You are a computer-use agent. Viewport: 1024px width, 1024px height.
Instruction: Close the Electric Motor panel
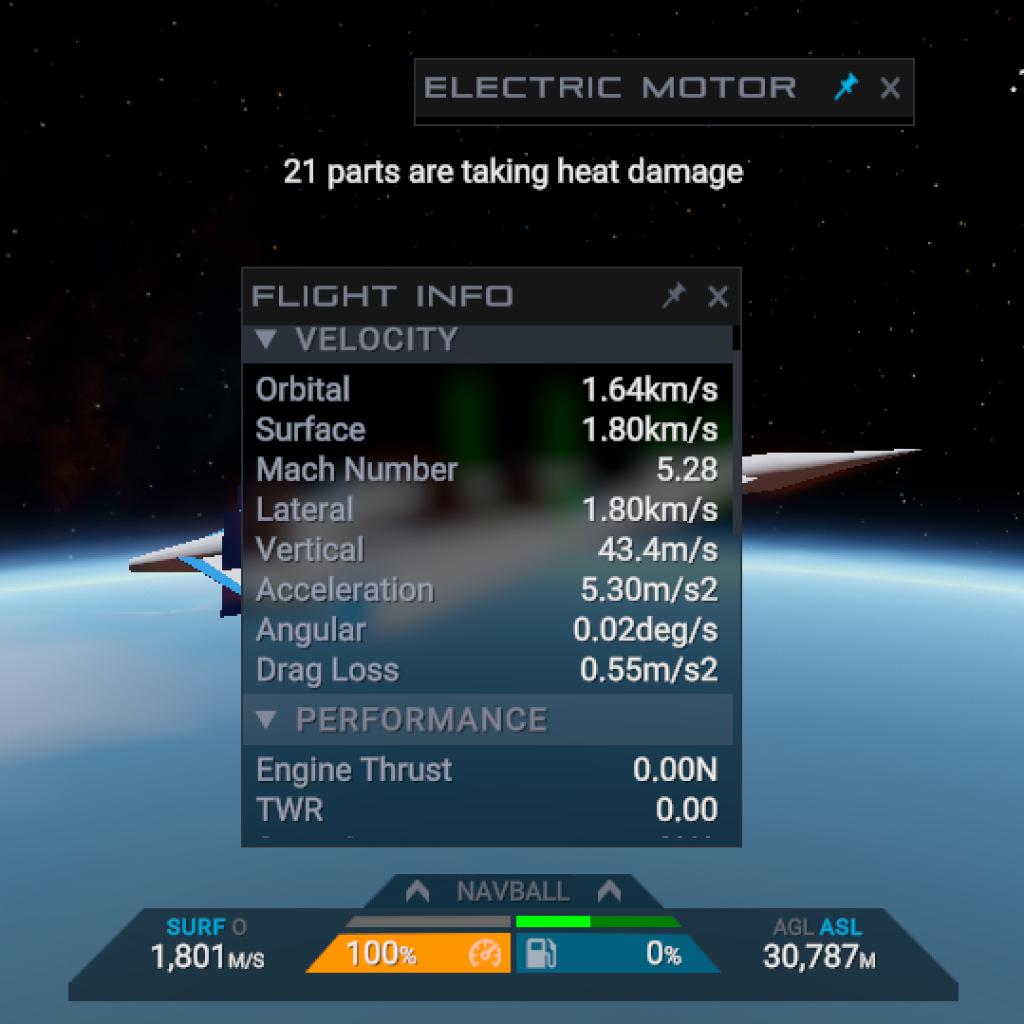pos(890,88)
